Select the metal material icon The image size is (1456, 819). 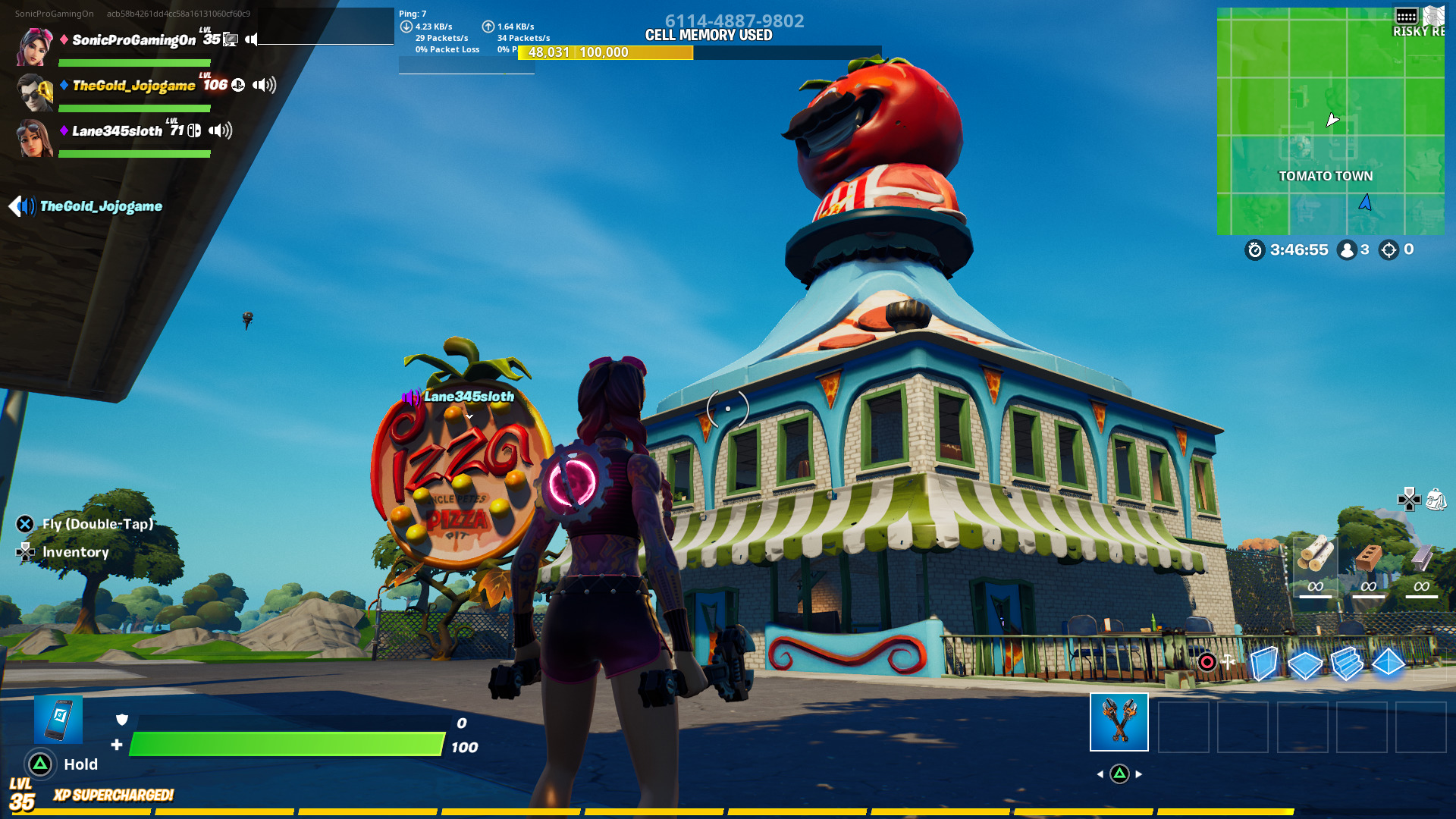click(1421, 558)
